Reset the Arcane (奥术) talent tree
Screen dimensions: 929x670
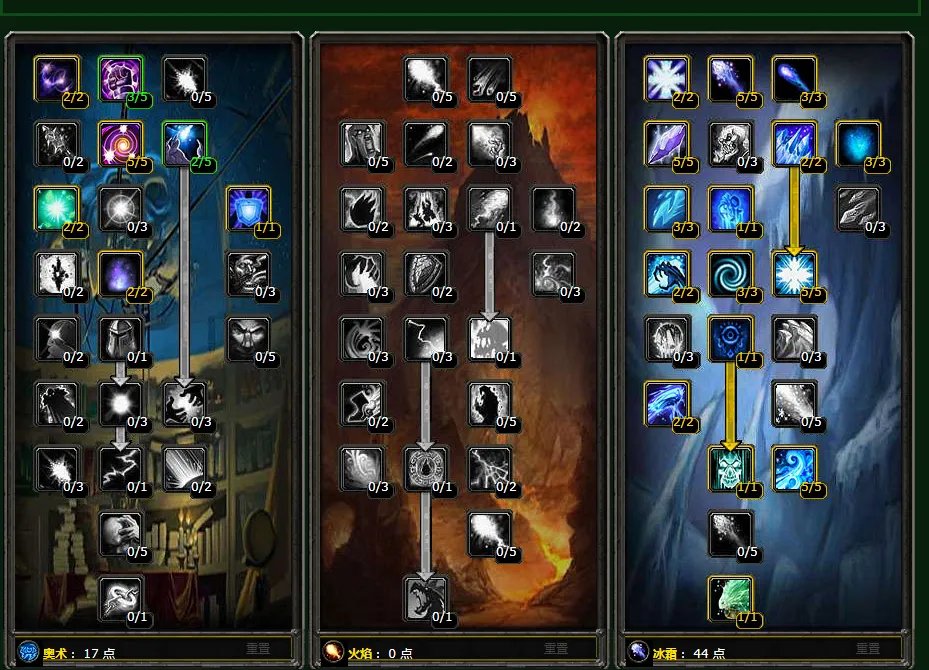[258, 649]
